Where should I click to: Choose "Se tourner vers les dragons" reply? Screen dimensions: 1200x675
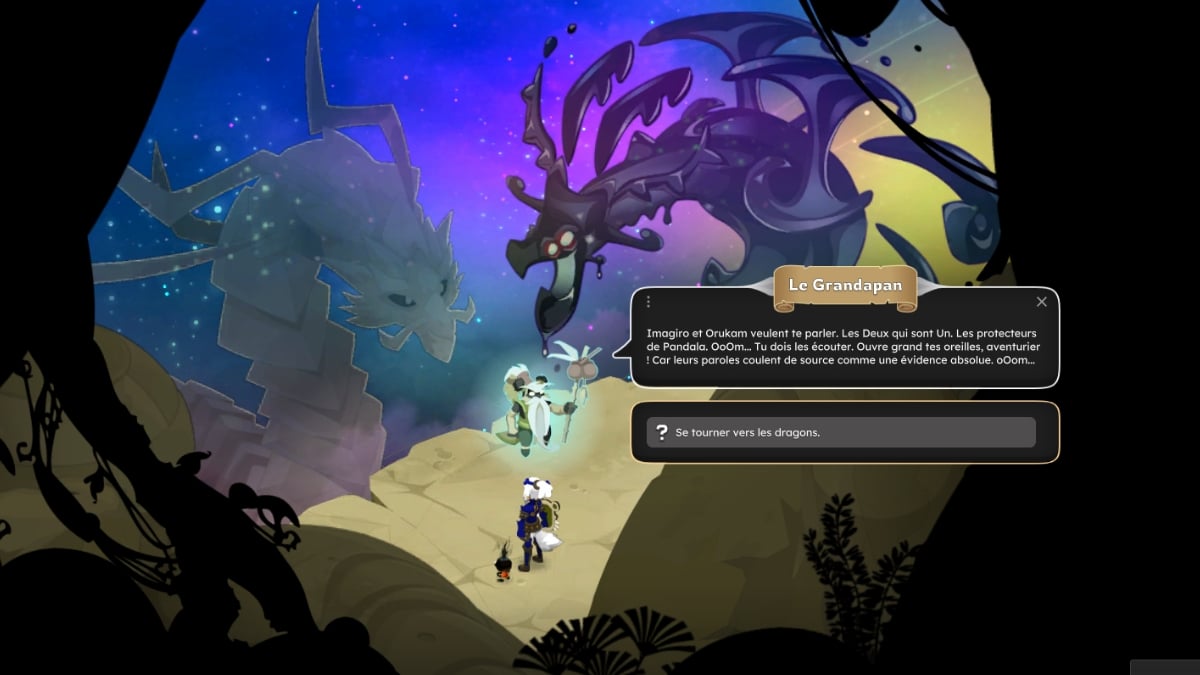841,432
